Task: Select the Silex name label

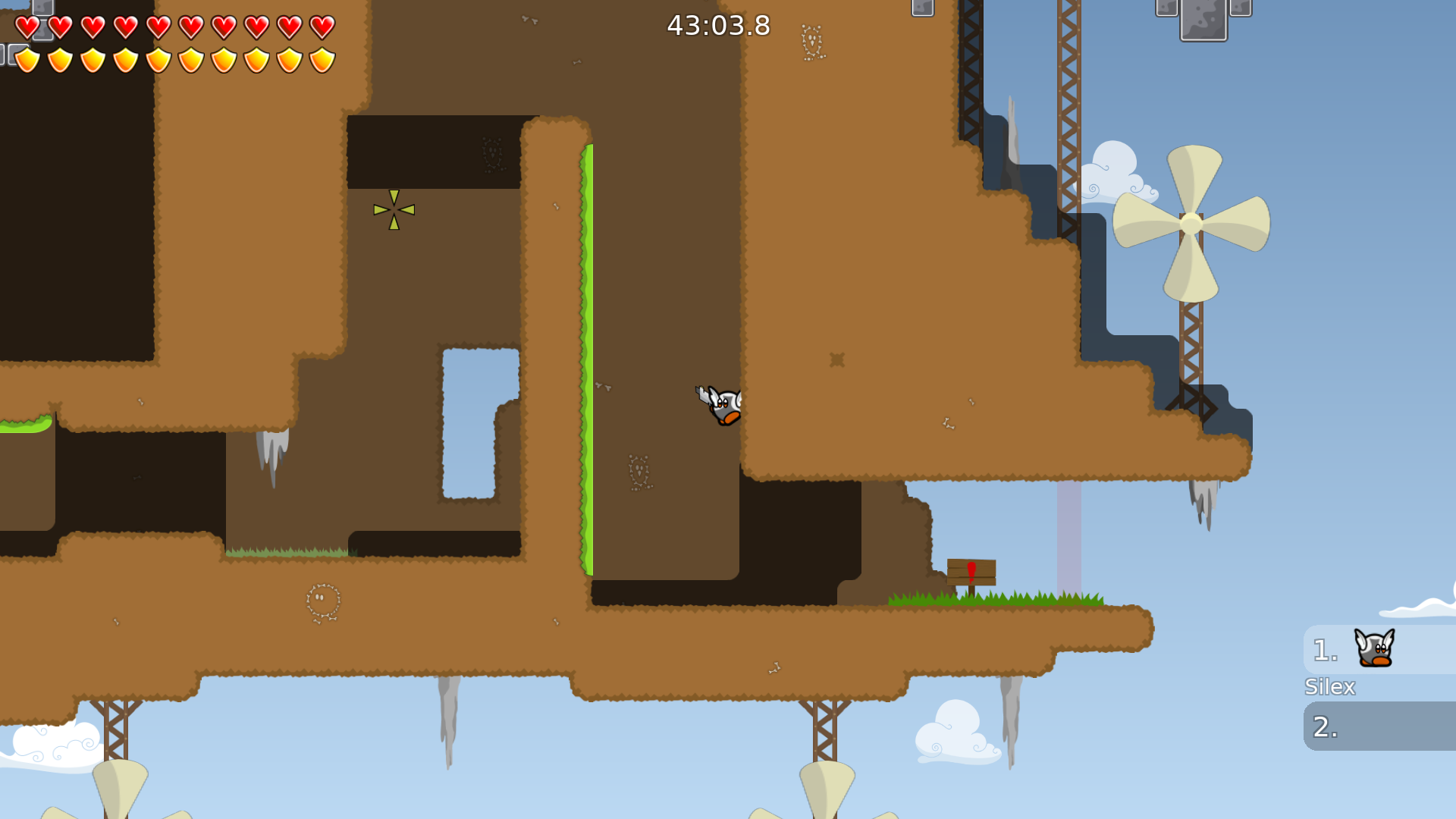Action: click(1330, 686)
